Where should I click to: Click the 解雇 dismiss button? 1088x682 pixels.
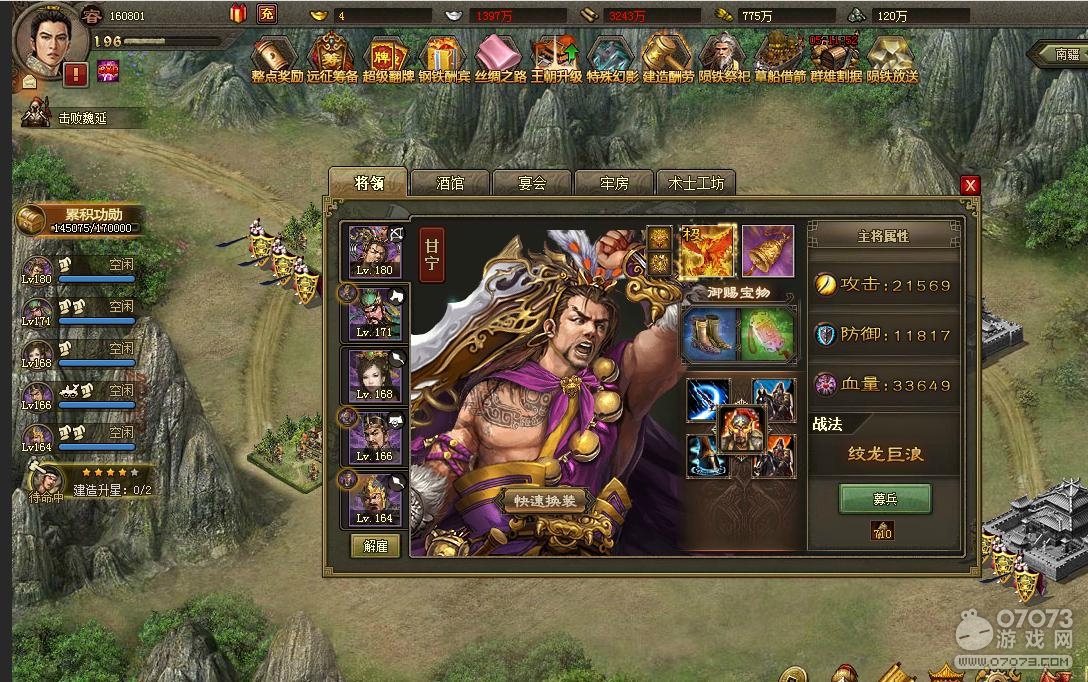pos(375,545)
